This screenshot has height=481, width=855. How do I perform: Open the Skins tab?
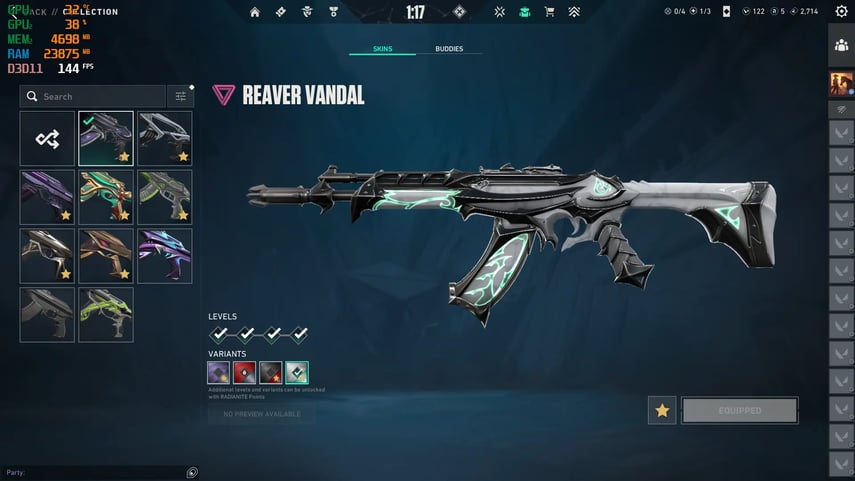pyautogui.click(x=382, y=48)
